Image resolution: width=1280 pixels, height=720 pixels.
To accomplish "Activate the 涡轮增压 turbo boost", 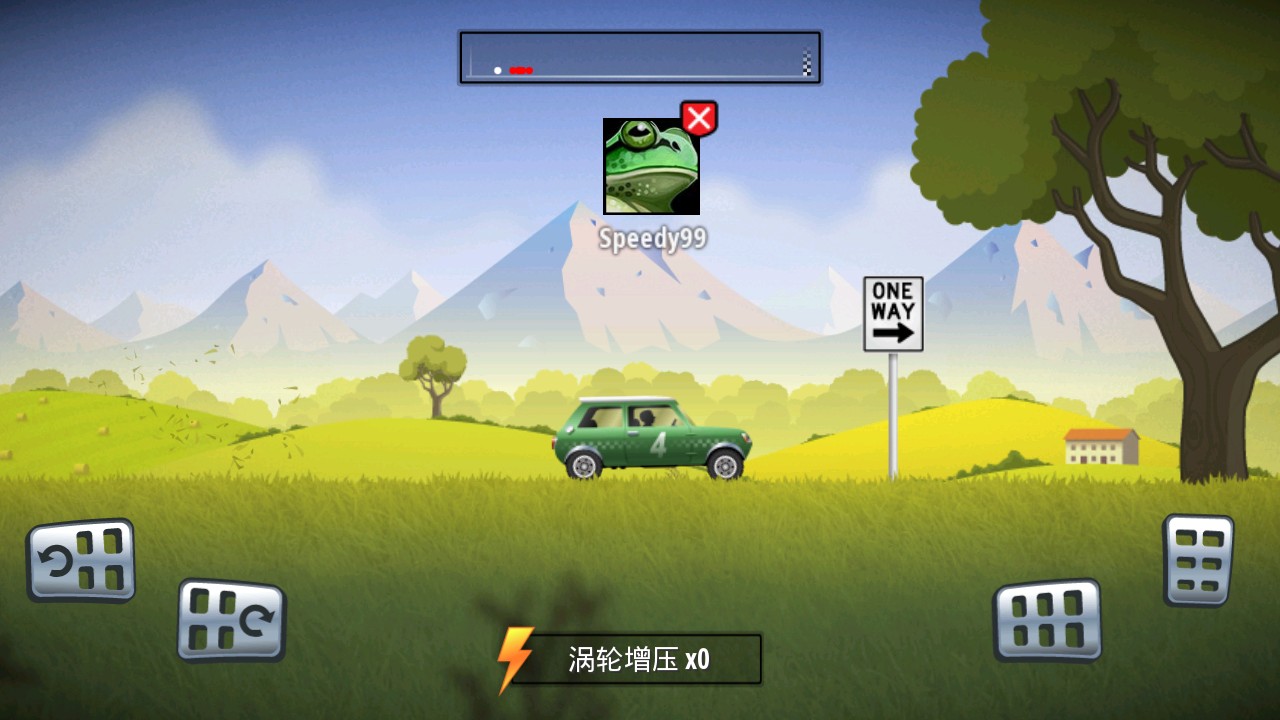I will click(630, 659).
